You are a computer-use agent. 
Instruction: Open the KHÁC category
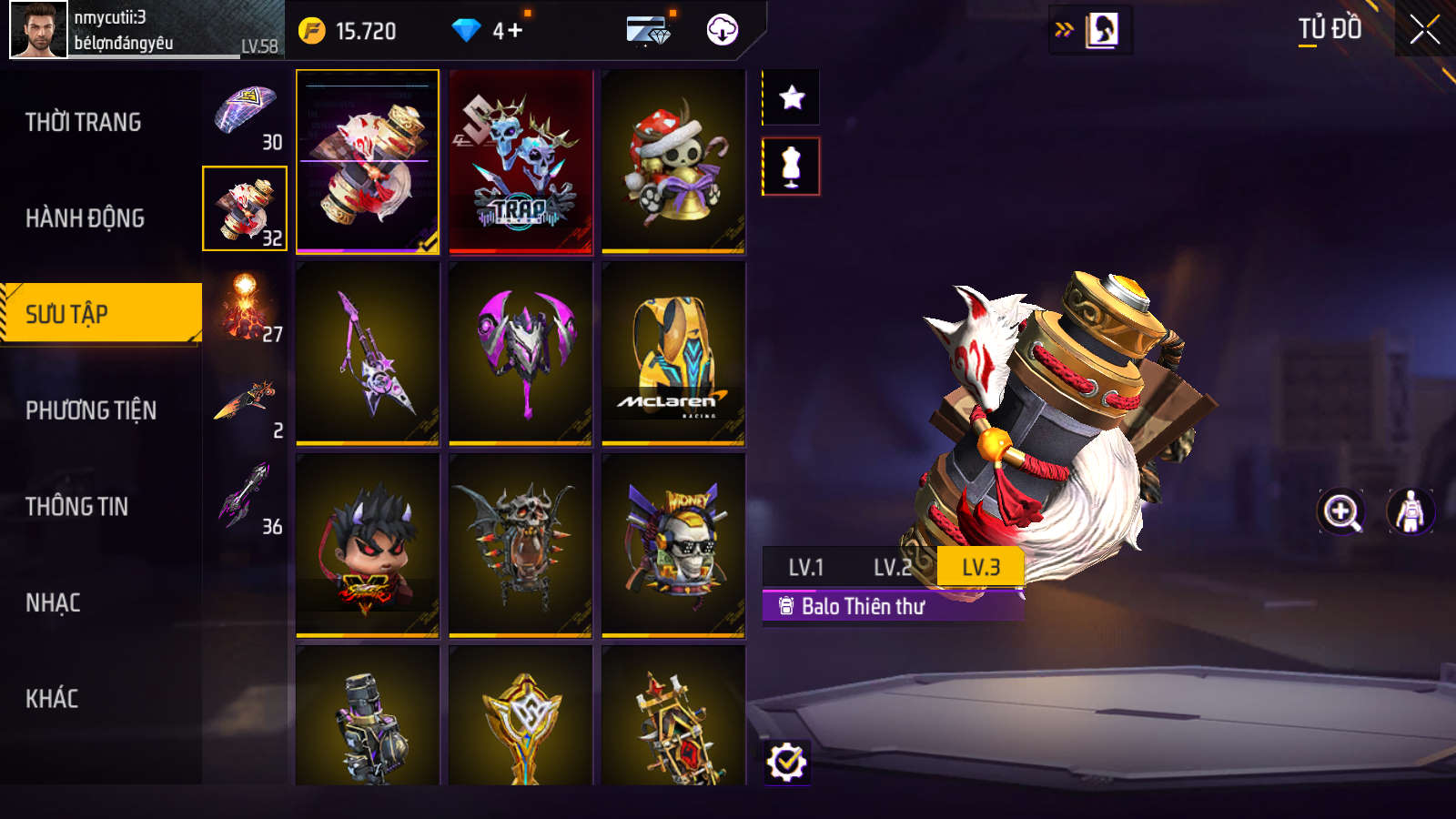coord(52,699)
